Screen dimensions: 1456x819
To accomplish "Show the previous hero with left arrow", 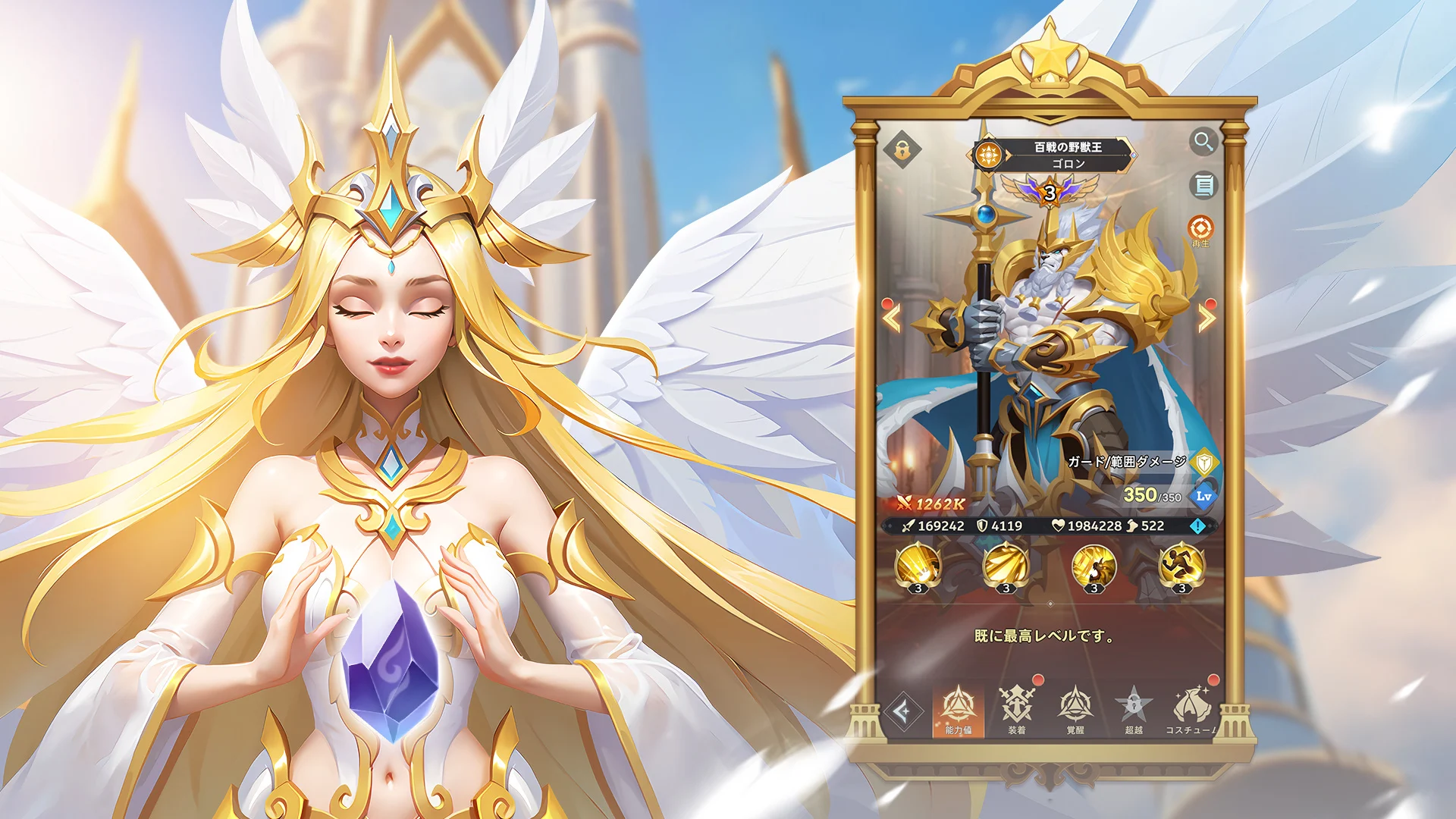I will [892, 318].
